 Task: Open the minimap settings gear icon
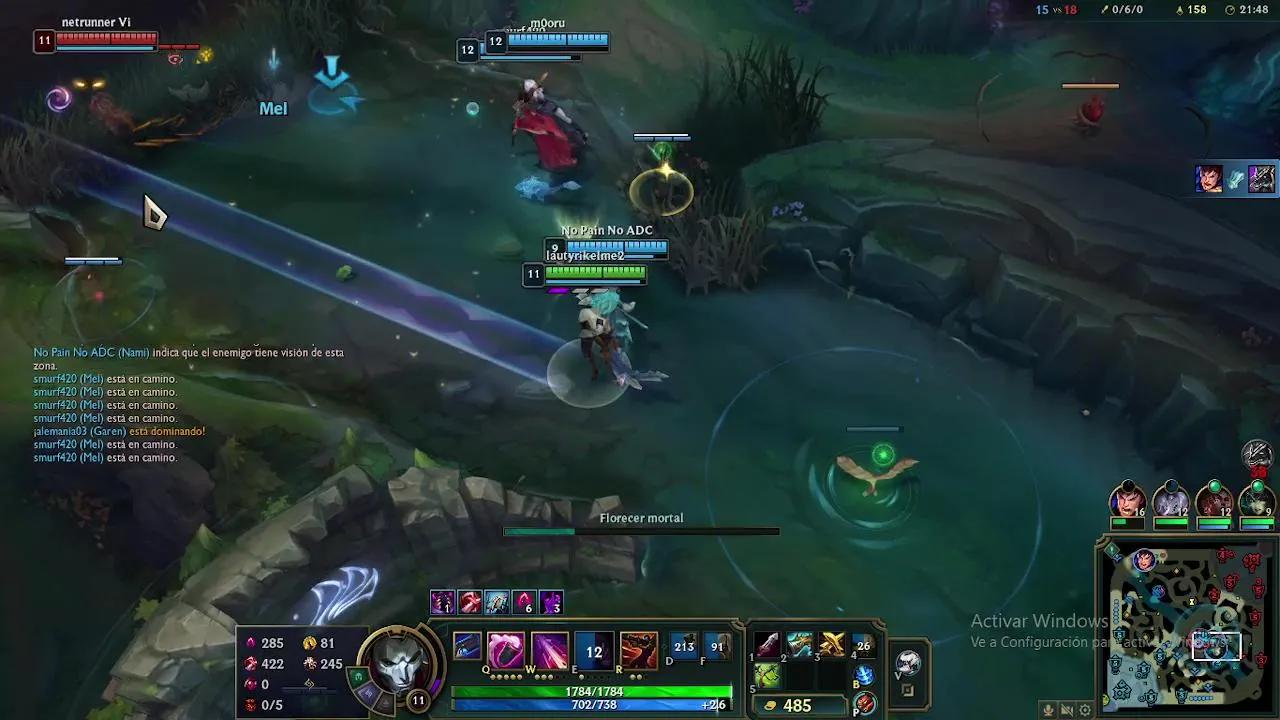point(1084,709)
